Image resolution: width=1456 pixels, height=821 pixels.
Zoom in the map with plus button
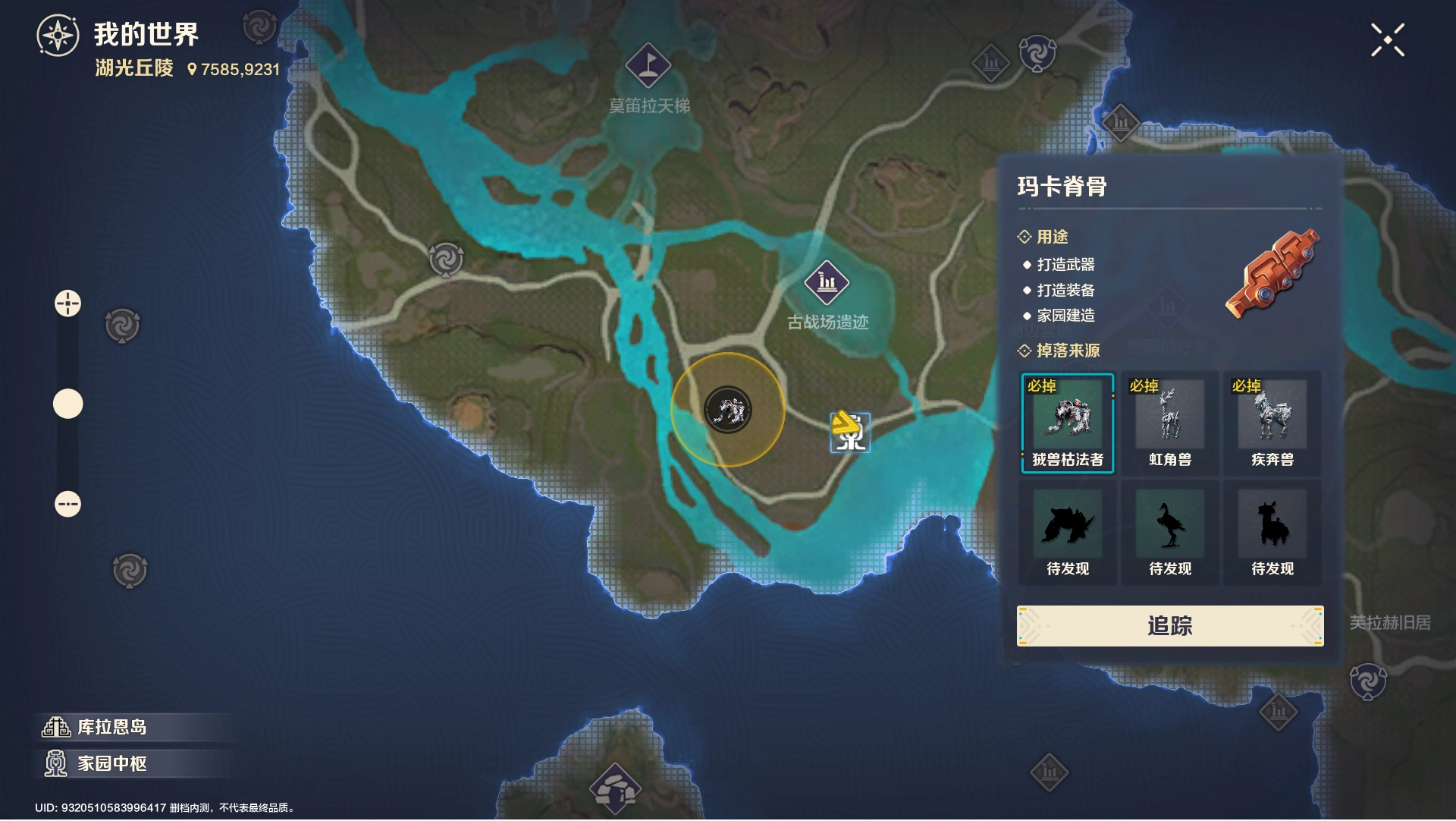tap(67, 304)
